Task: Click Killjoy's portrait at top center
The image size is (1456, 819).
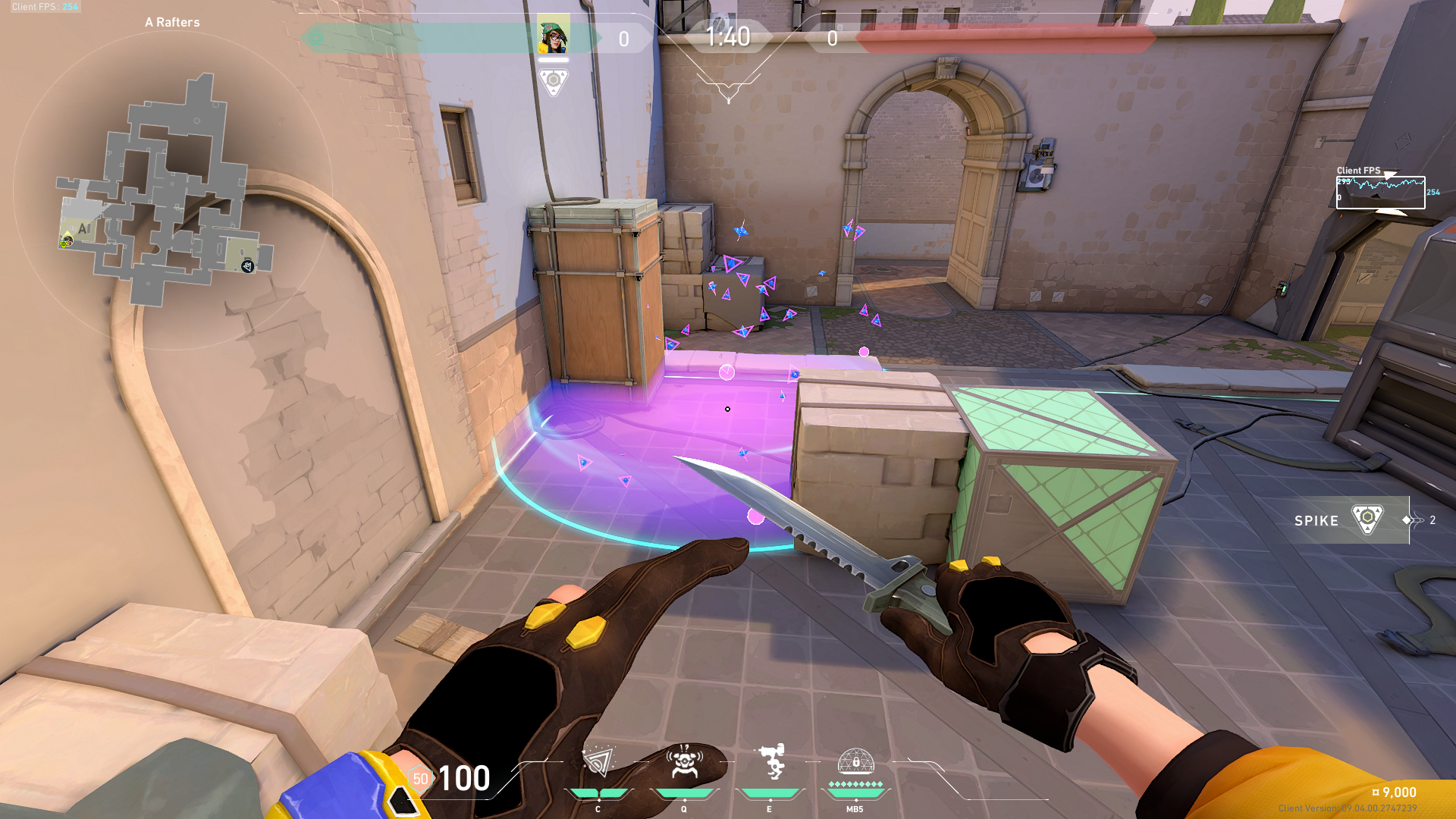Action: click(553, 32)
